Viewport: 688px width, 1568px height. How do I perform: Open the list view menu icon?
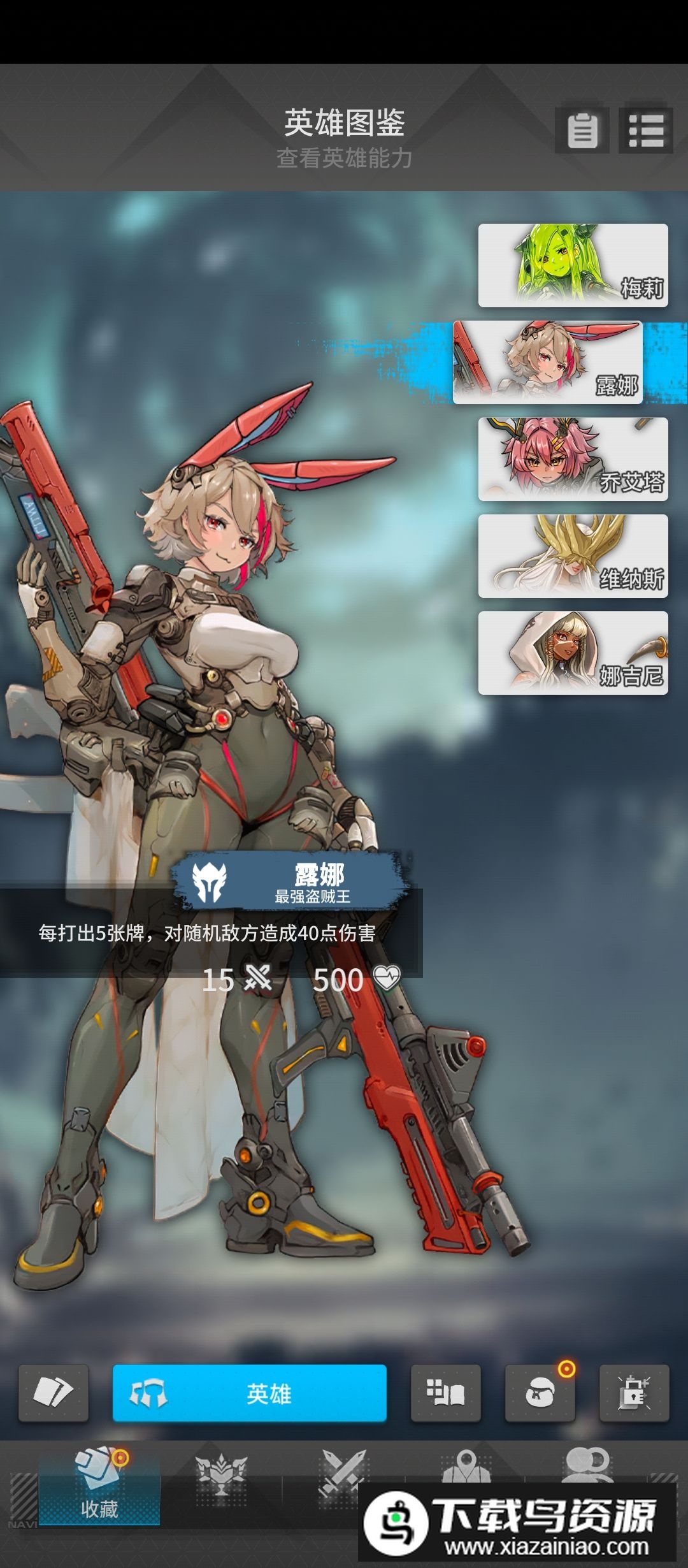pos(645,131)
